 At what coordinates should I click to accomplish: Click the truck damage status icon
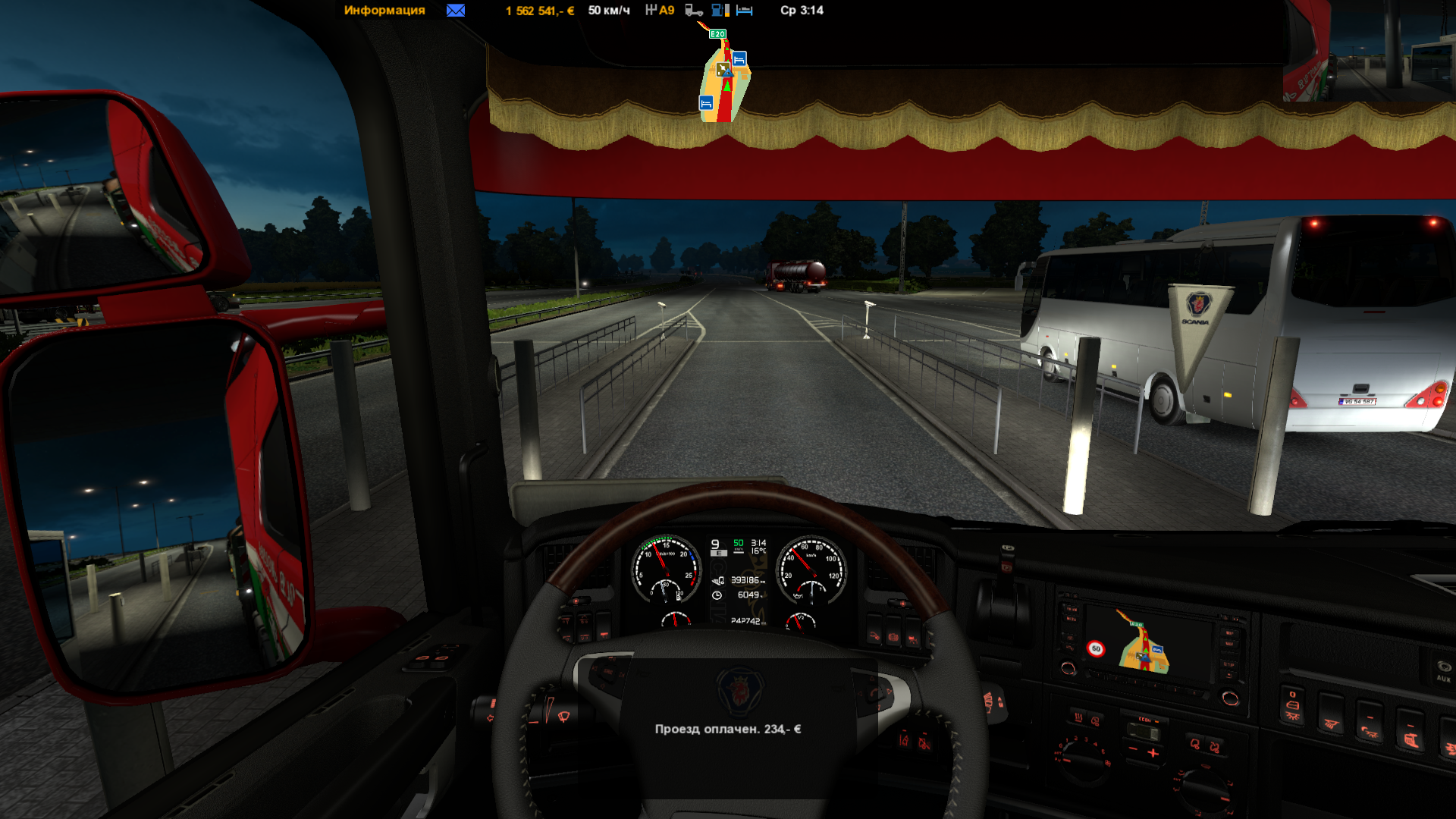[693, 11]
